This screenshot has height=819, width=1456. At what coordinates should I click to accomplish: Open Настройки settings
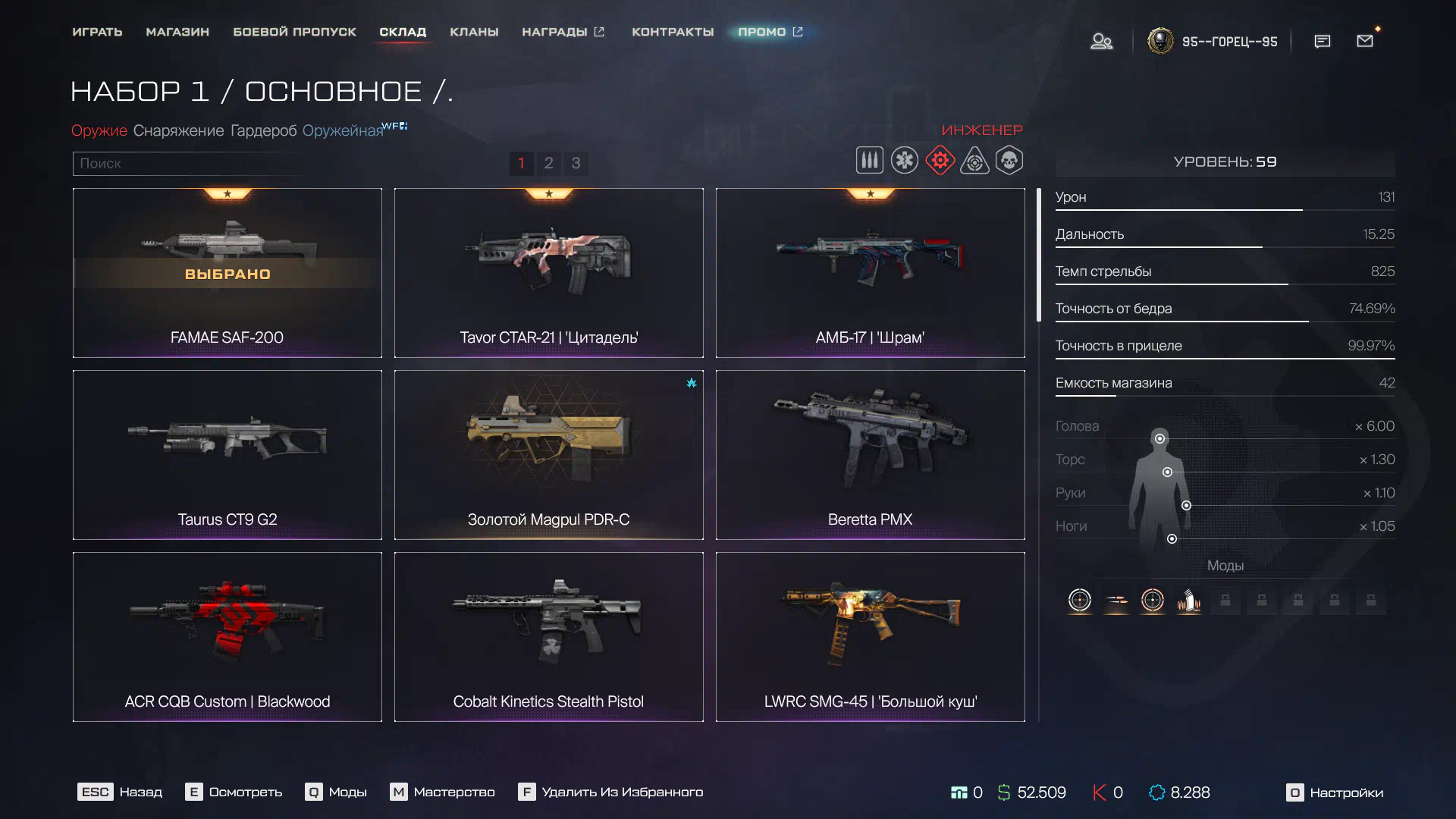(1335, 792)
